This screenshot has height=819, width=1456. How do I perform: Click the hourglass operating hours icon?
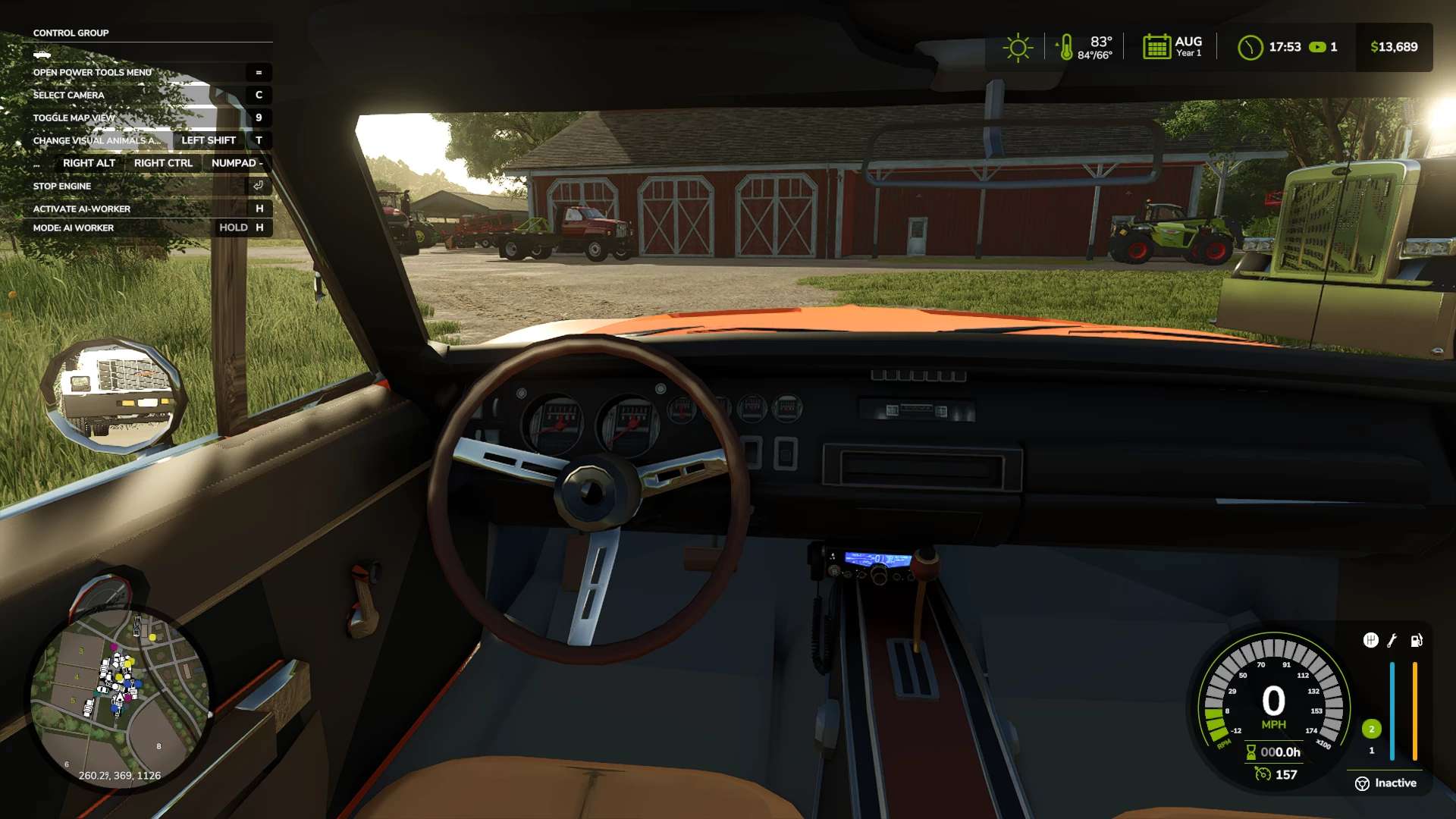coord(1251,752)
